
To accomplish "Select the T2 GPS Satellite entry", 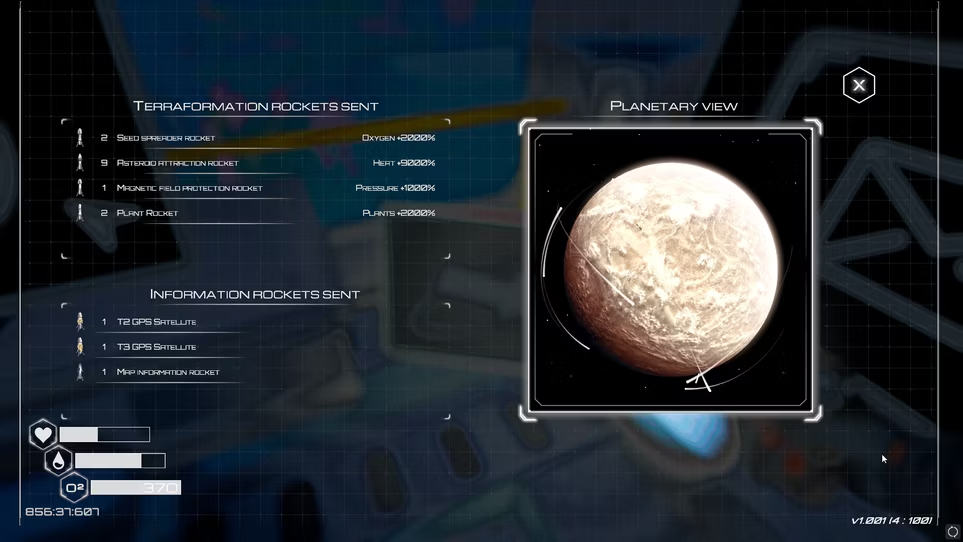I will [x=156, y=322].
